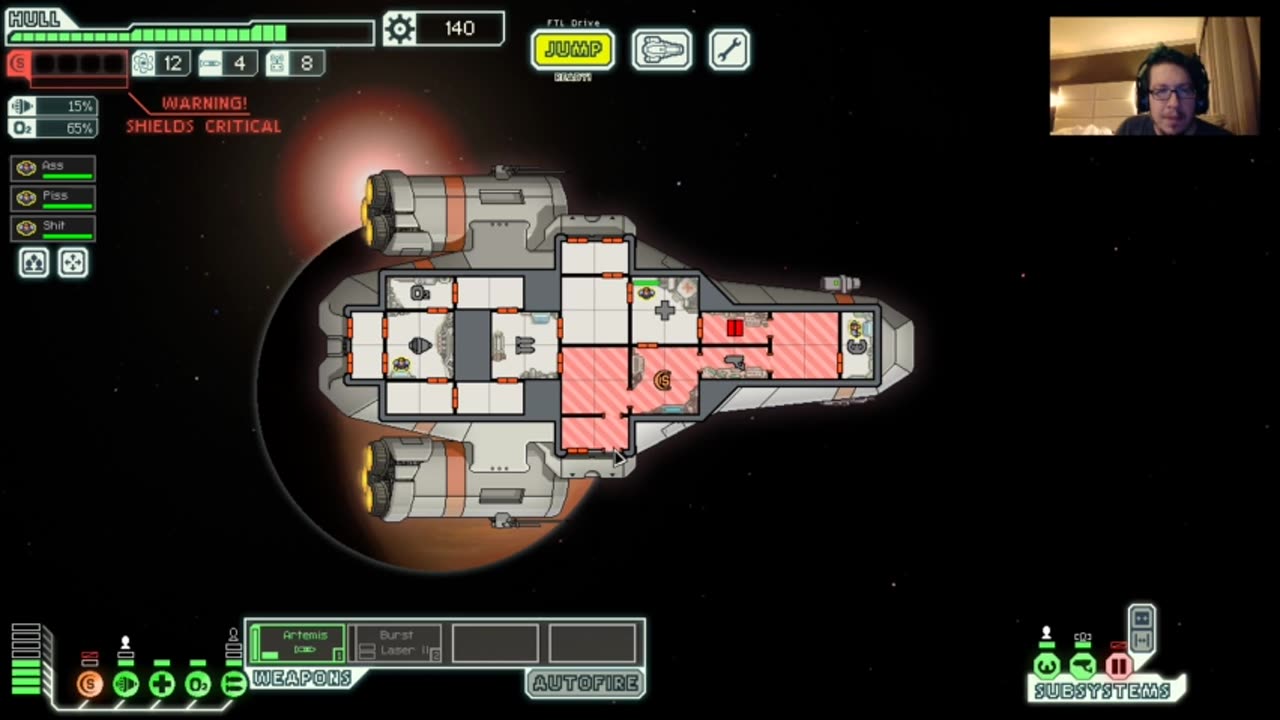The width and height of the screenshot is (1280, 720).
Task: Select the red doors subsystem icon
Action: coord(1119,666)
